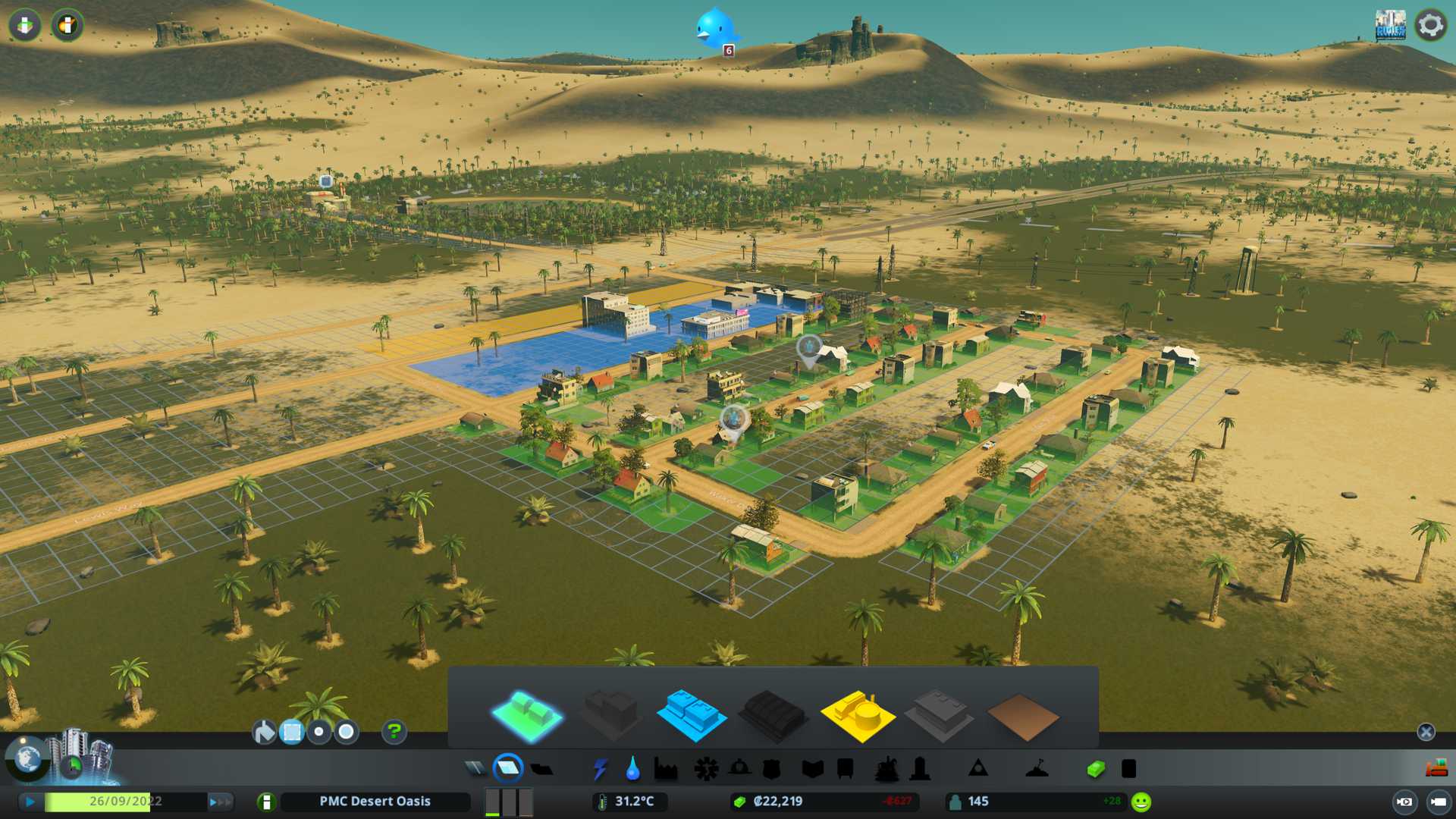Open the gear options menu
The height and width of the screenshot is (819, 1456).
click(1430, 25)
